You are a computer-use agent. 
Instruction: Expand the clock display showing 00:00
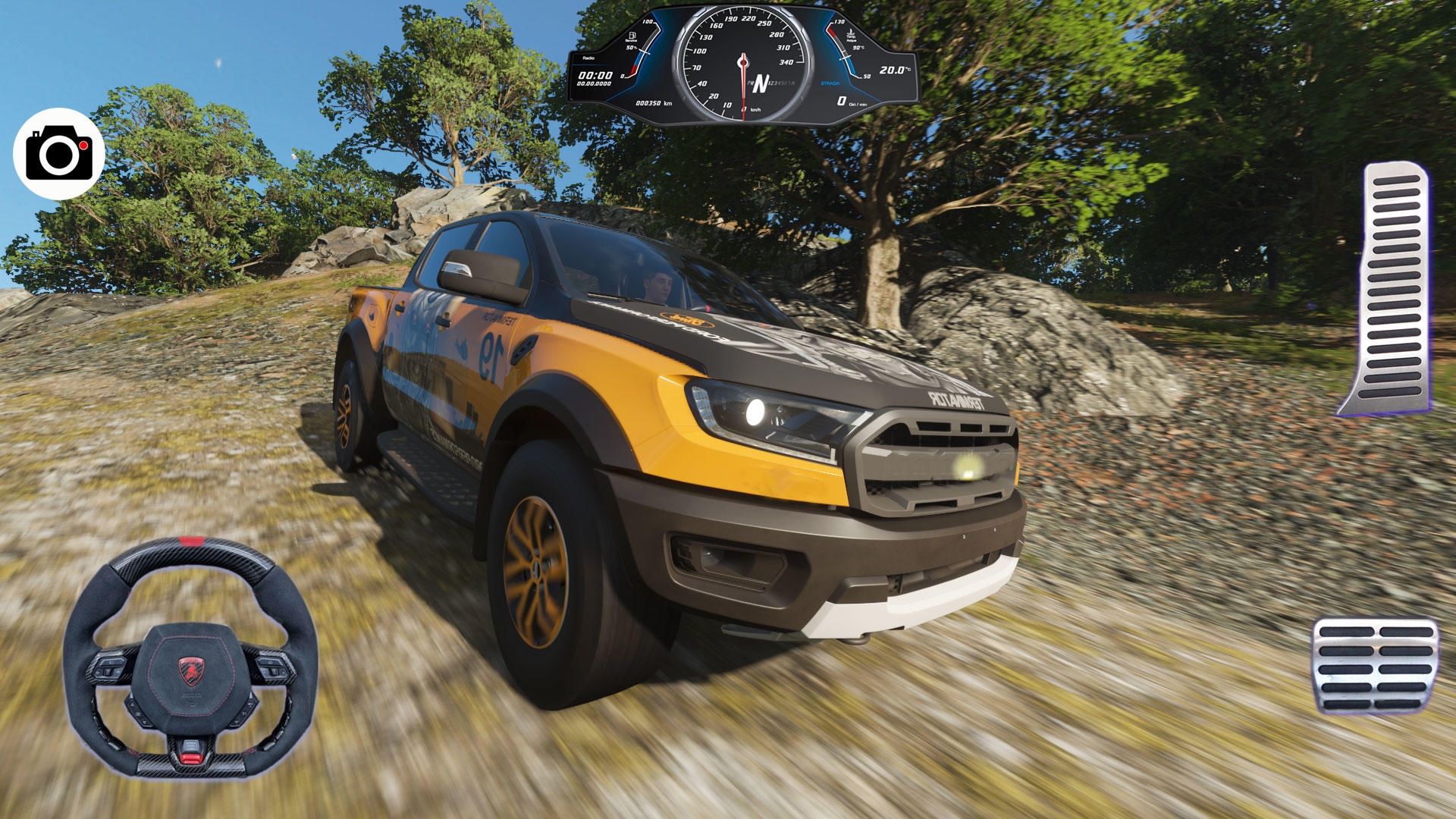click(596, 74)
